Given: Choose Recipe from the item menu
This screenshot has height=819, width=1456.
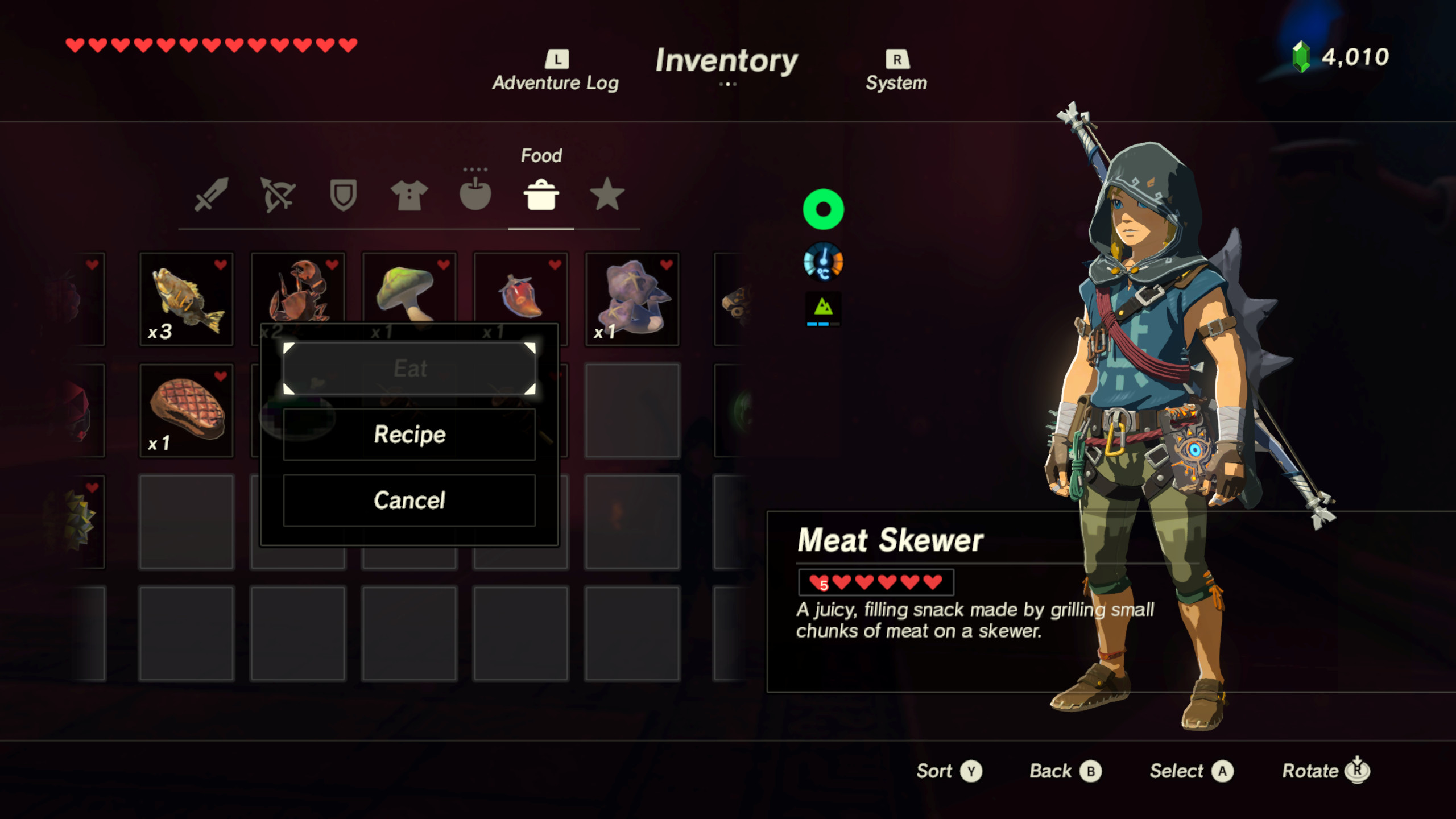Looking at the screenshot, I should click(x=409, y=435).
